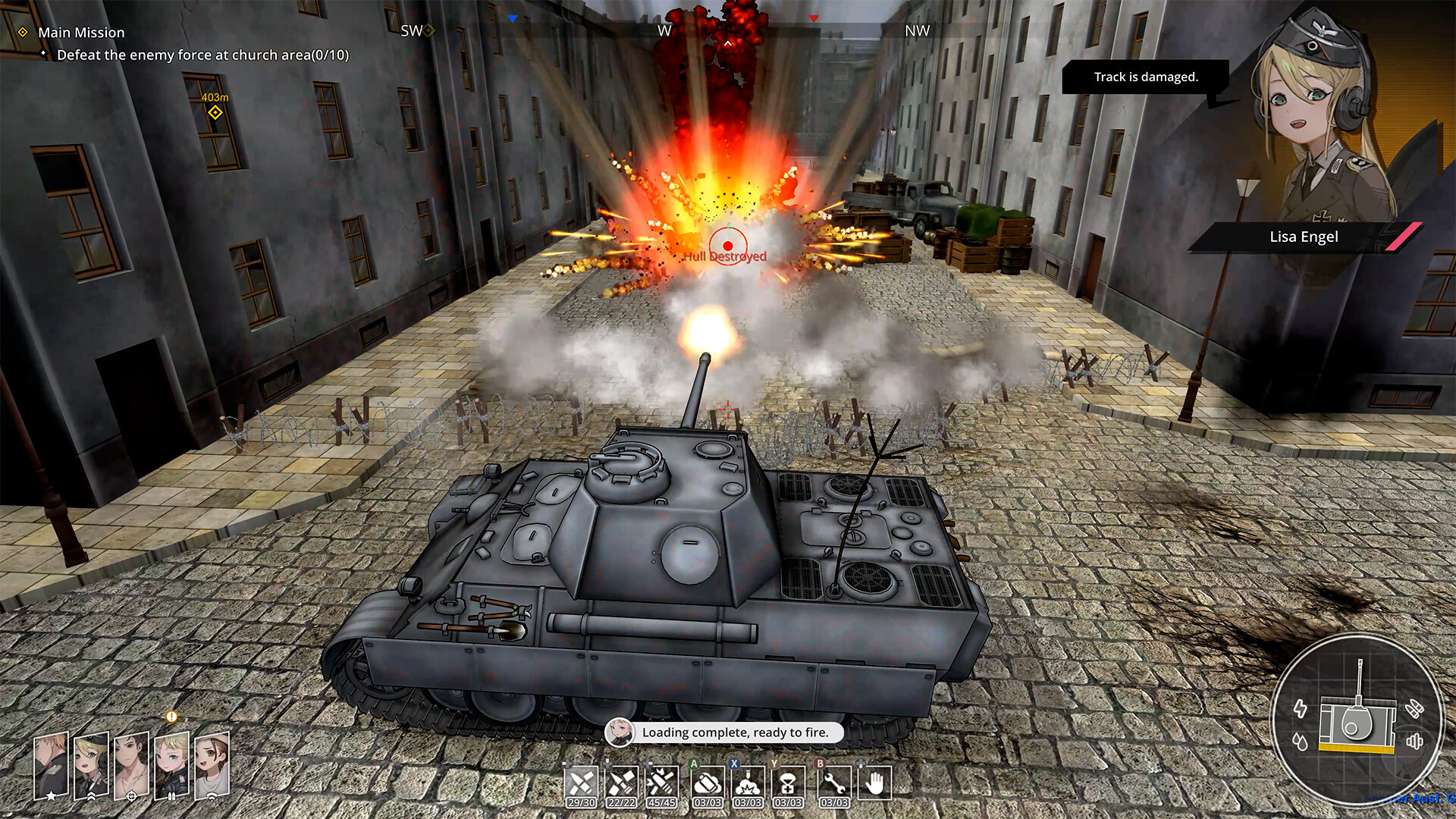
Task: Select the 45/45 machine gun ammo
Action: point(662,781)
